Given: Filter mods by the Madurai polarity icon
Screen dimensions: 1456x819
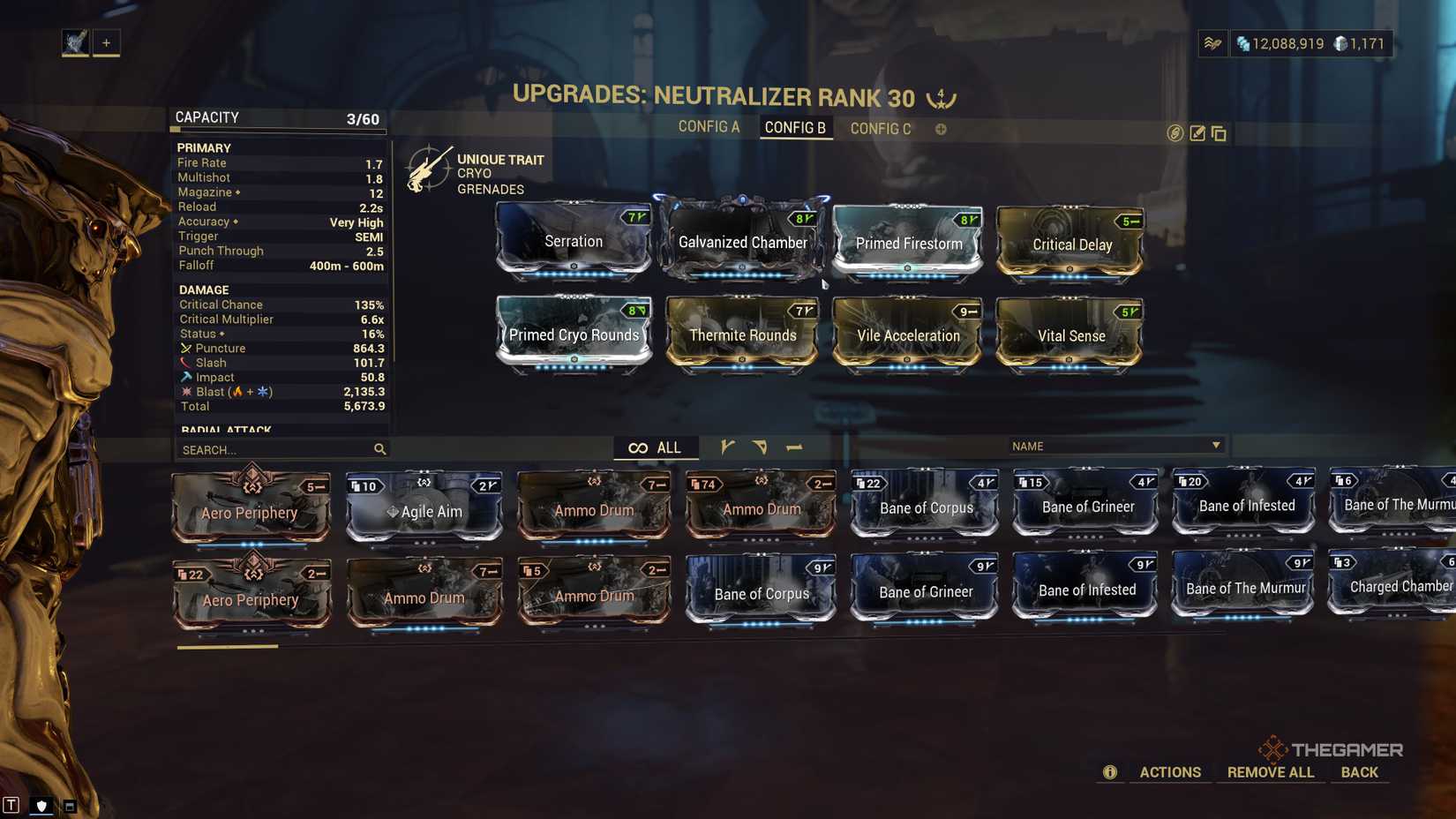Looking at the screenshot, I should [x=728, y=447].
